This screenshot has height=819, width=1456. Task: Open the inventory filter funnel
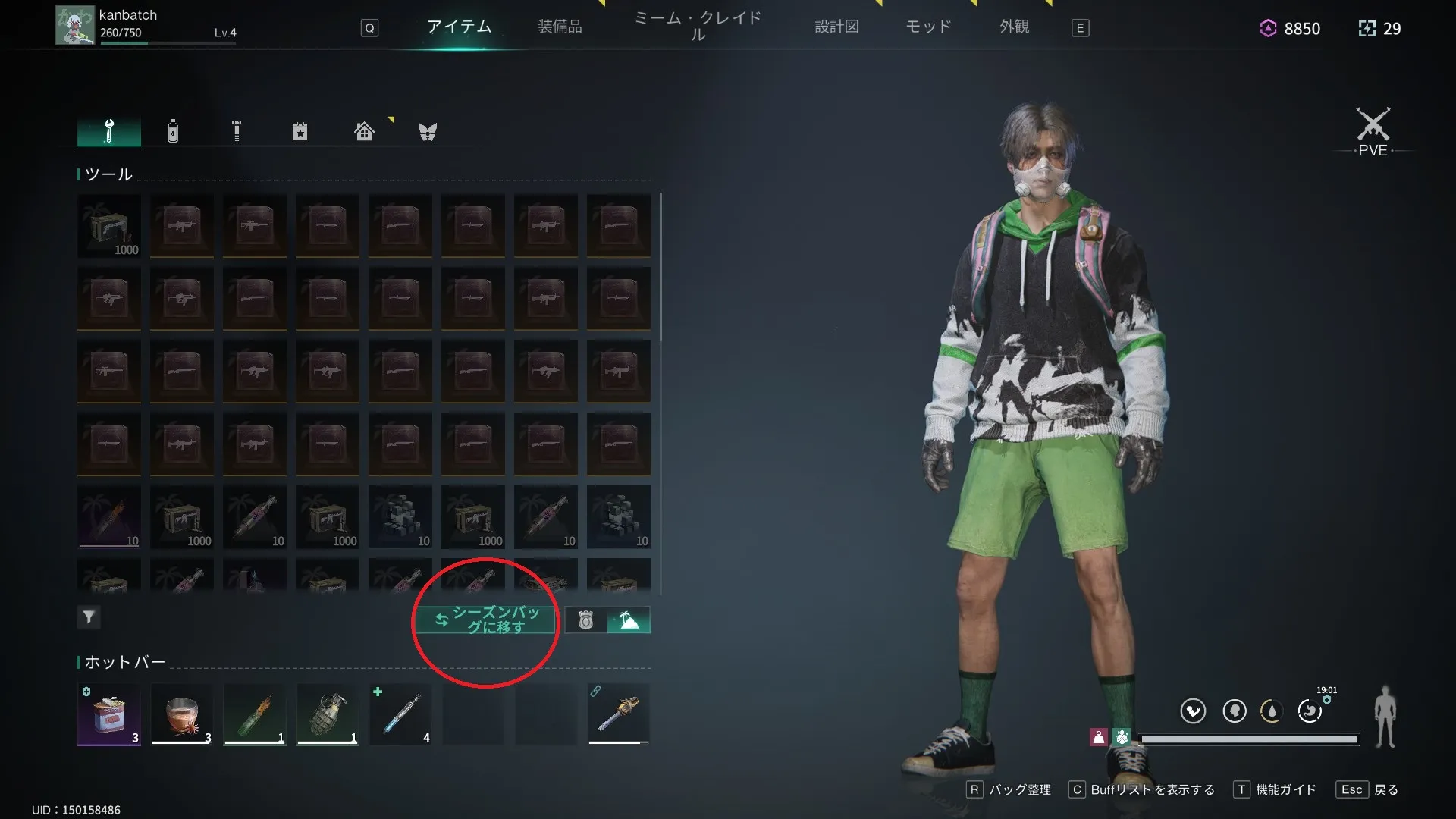(x=89, y=617)
